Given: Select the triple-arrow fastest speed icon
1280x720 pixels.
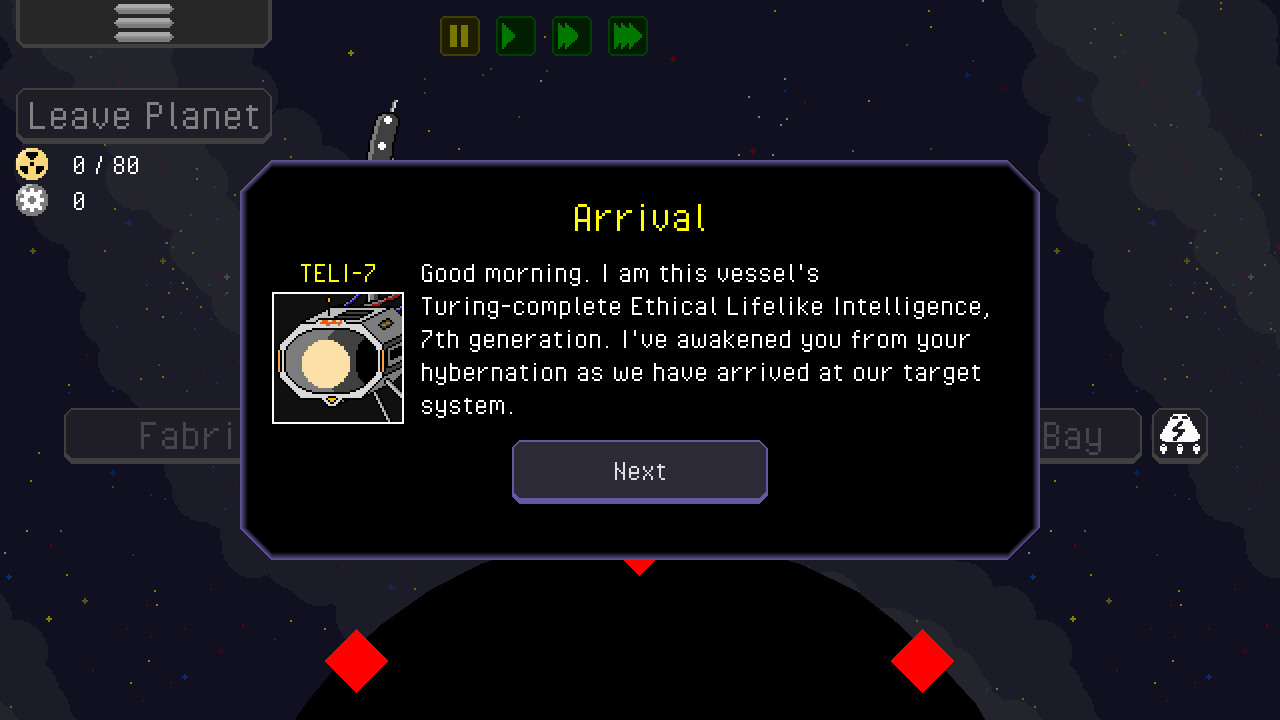Looking at the screenshot, I should tap(627, 36).
